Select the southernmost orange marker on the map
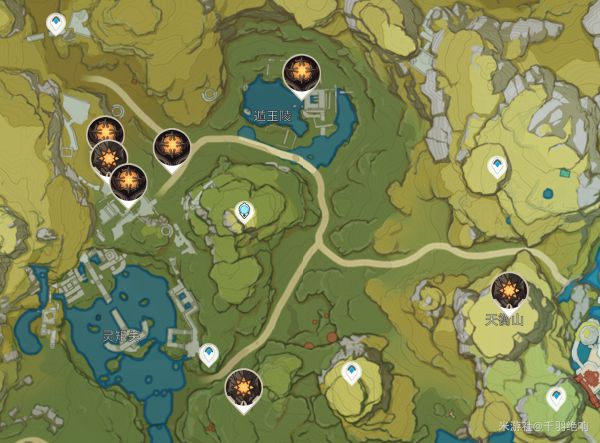The height and width of the screenshot is (443, 600). 241,387
